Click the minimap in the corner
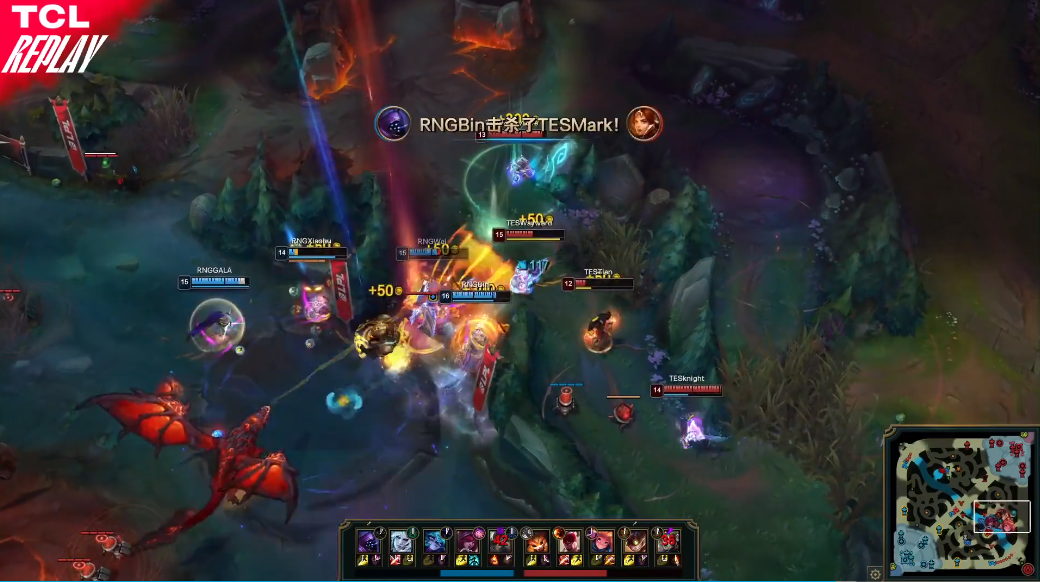This screenshot has height=582, width=1040. (x=961, y=503)
